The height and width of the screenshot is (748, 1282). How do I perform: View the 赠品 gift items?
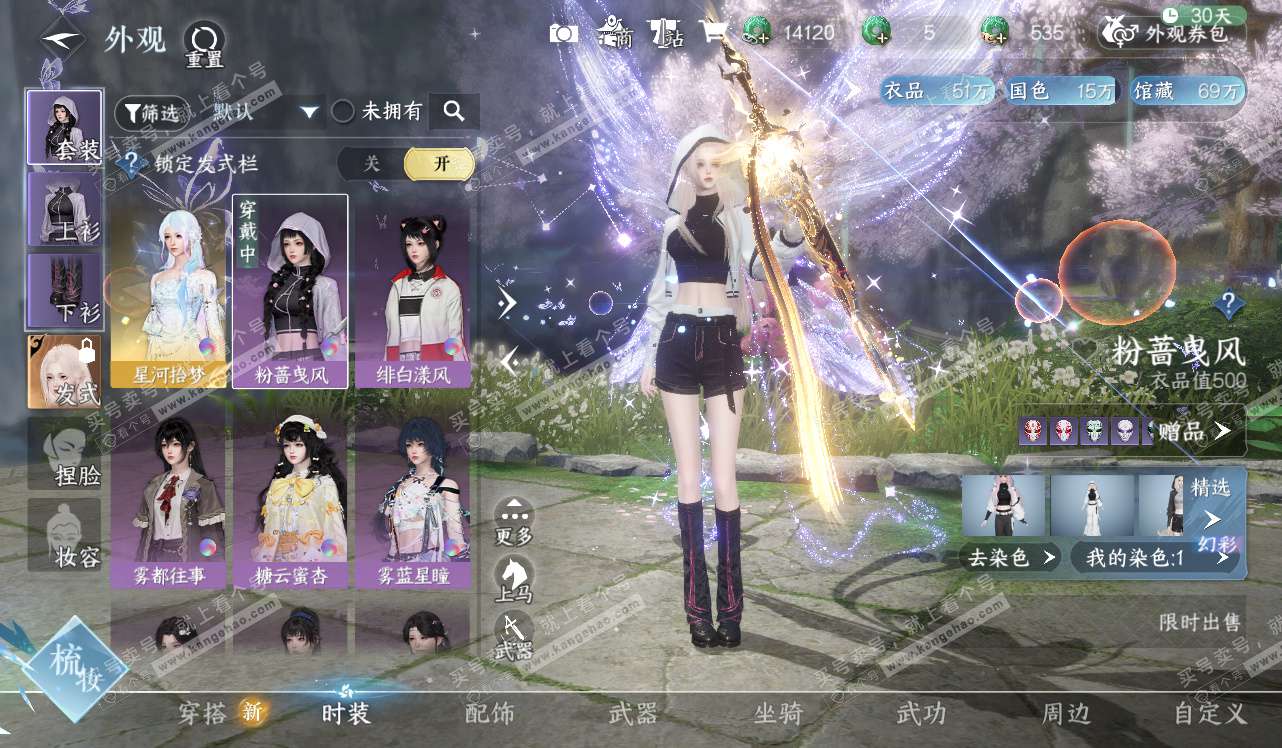(1194, 432)
